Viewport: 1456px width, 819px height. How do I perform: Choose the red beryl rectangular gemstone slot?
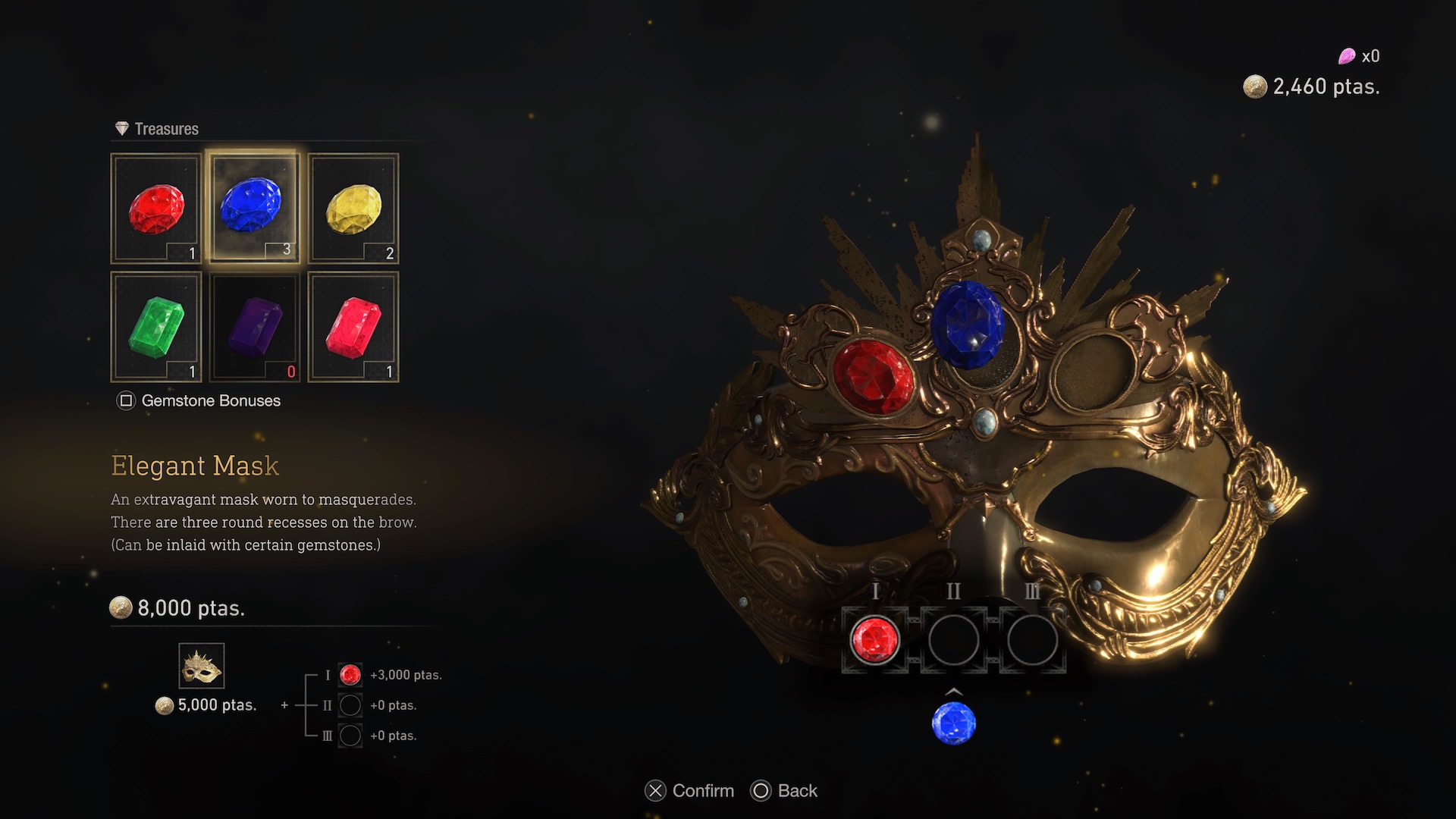(353, 327)
